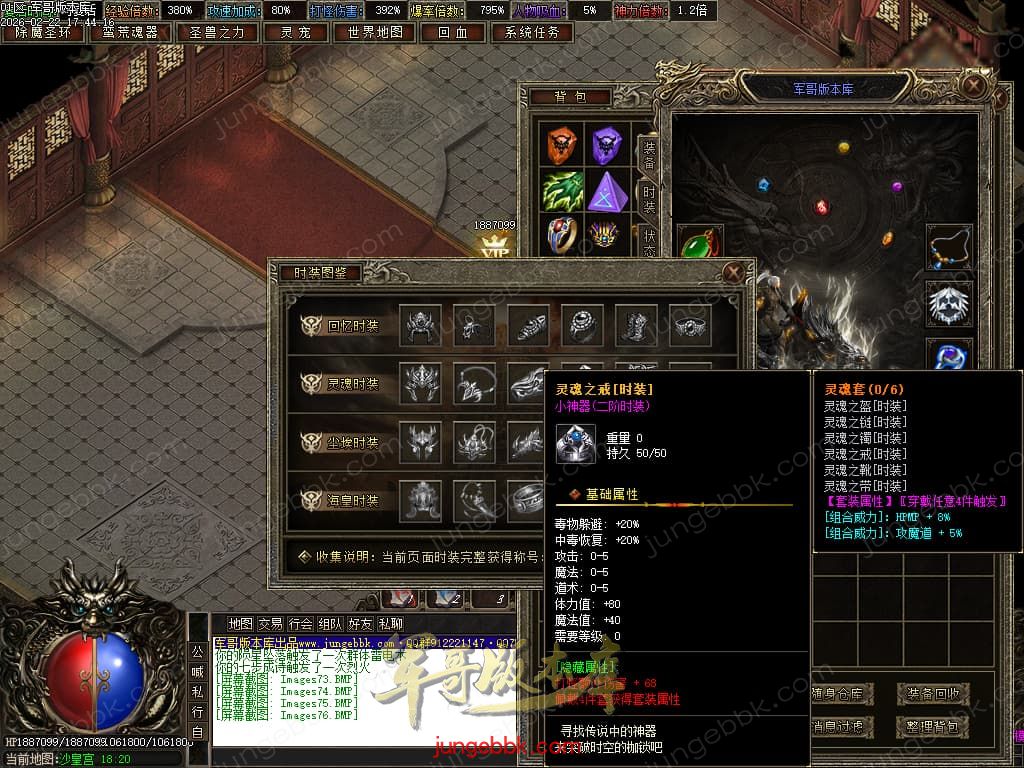The height and width of the screenshot is (768, 1024).
Task: Click the green jade pendant equipment slot
Action: [x=698, y=244]
